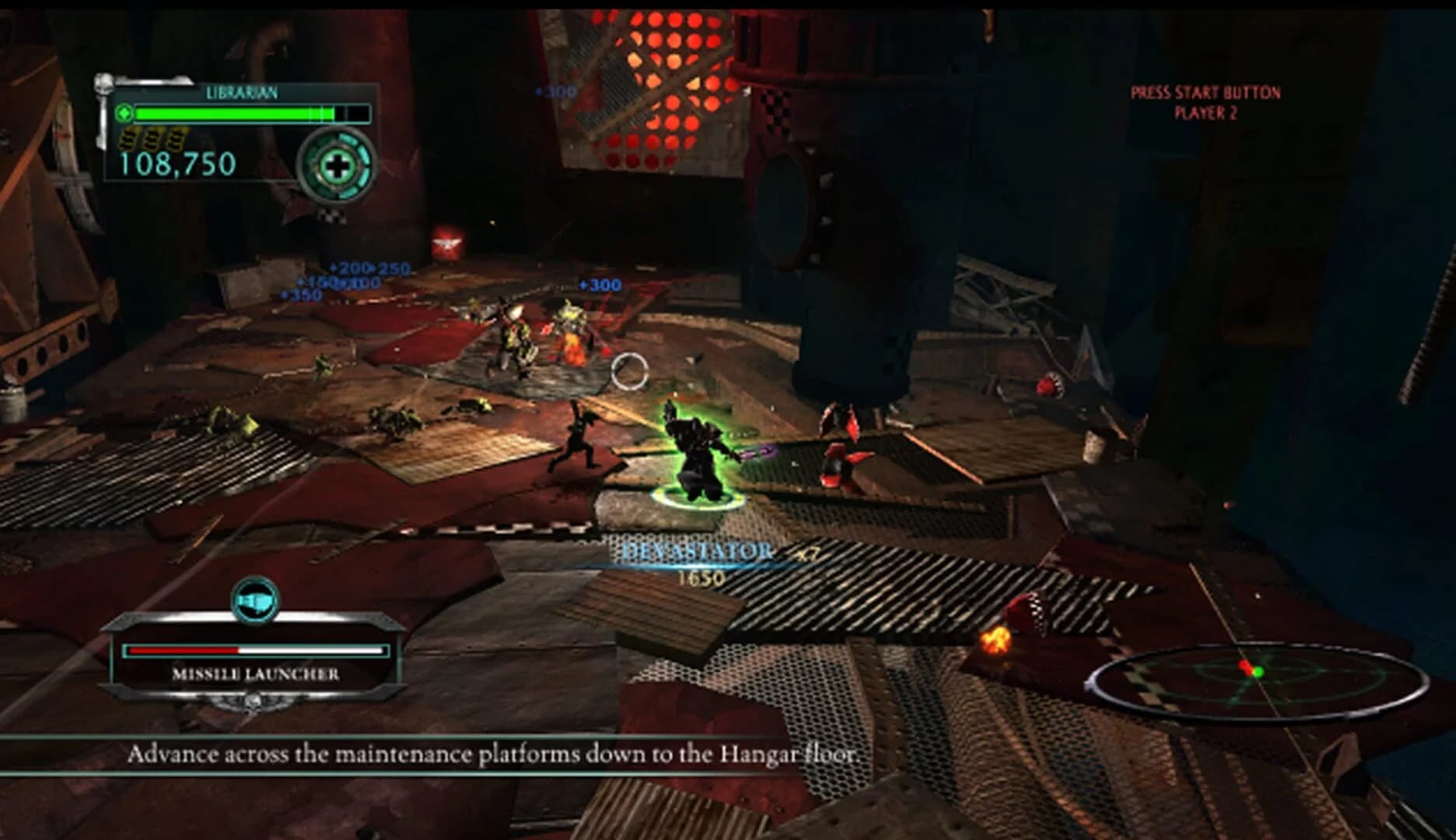
Task: Toggle the targeting reticle in the arena center
Action: (629, 372)
